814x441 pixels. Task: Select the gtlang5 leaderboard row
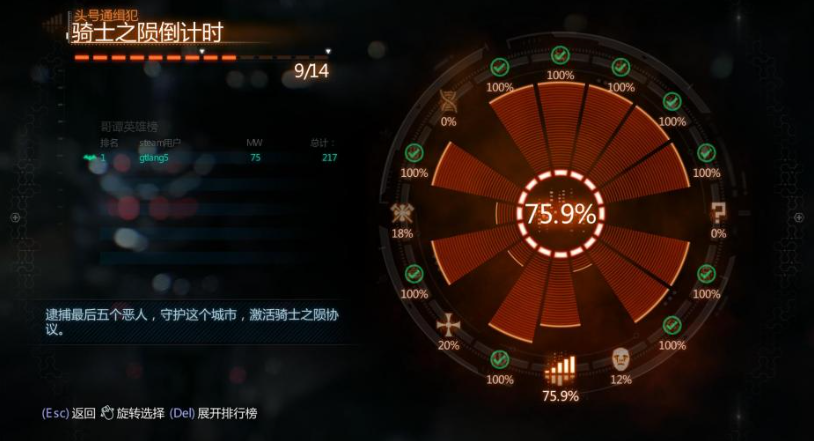(210, 158)
